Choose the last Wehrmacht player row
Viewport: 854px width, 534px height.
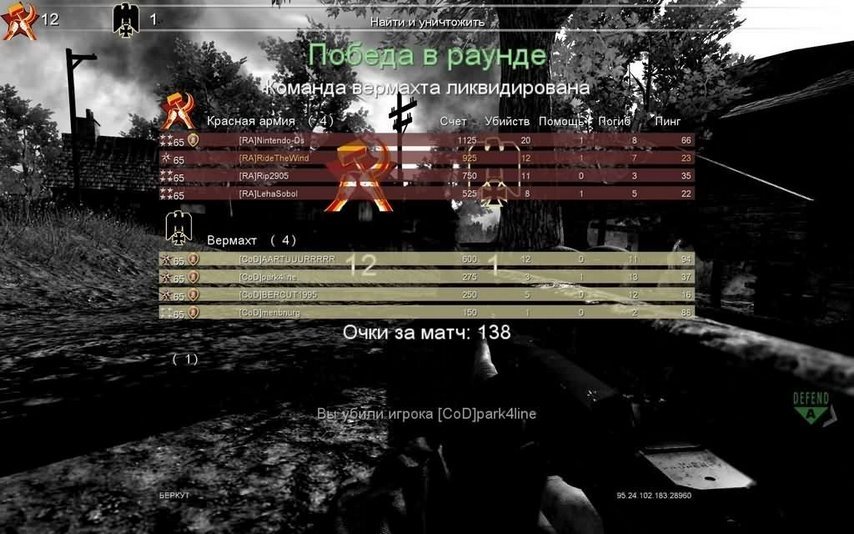(x=426, y=312)
